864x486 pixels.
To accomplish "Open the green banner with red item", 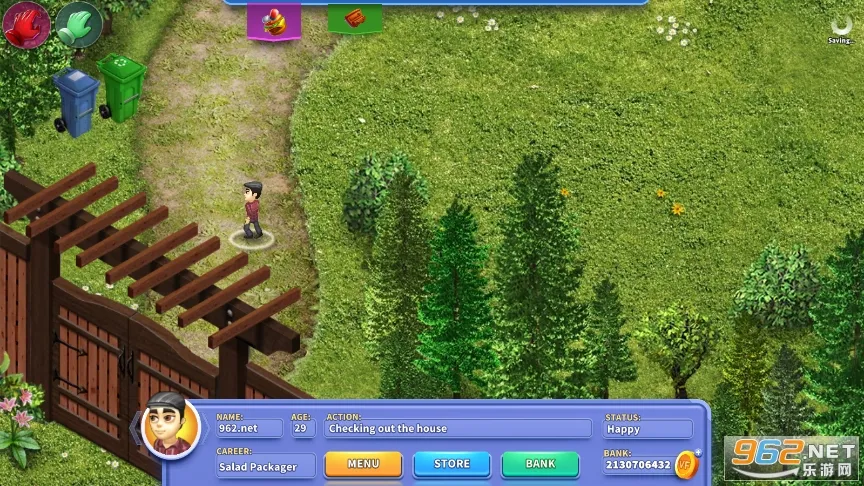I will (355, 18).
